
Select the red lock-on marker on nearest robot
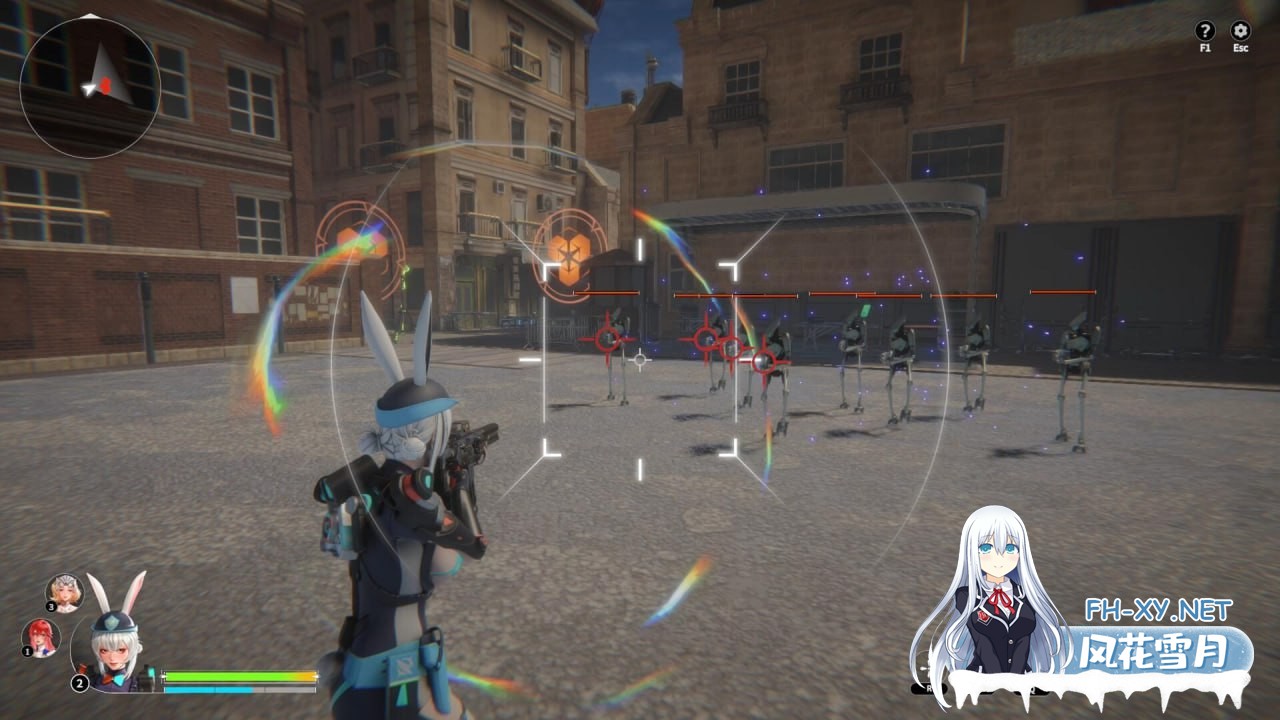click(609, 340)
